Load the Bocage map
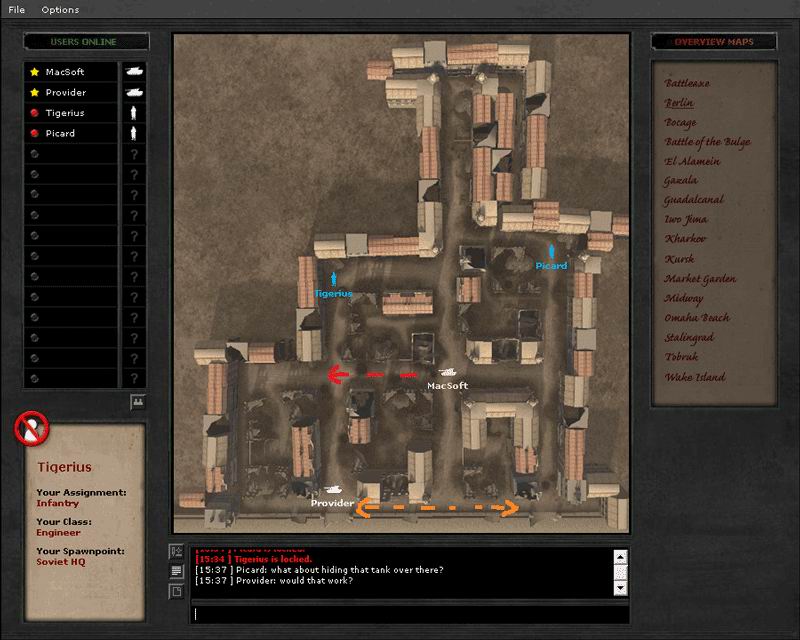This screenshot has height=640, width=800. pyautogui.click(x=681, y=122)
